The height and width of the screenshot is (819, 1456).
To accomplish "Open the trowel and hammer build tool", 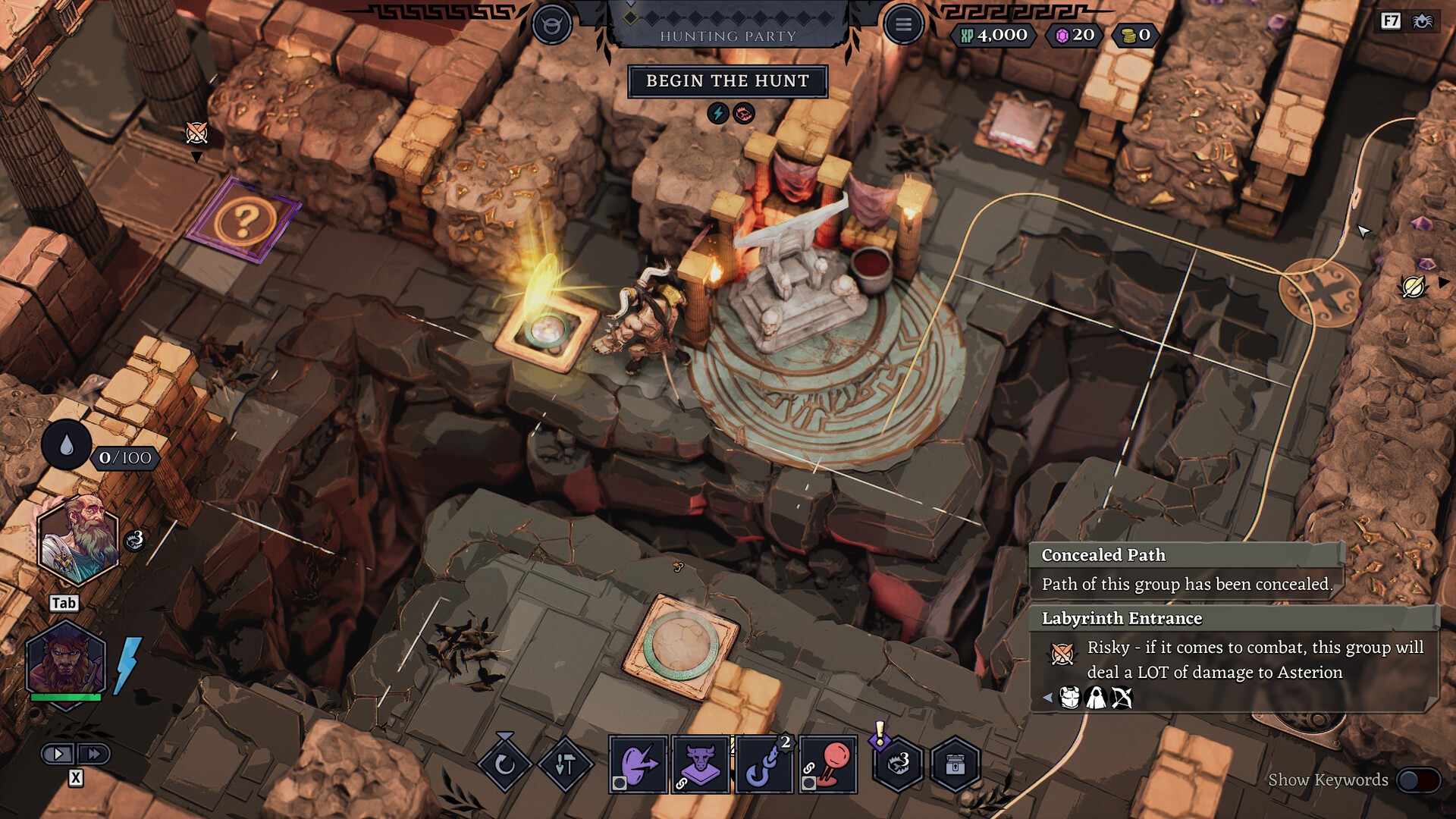I will (x=565, y=764).
